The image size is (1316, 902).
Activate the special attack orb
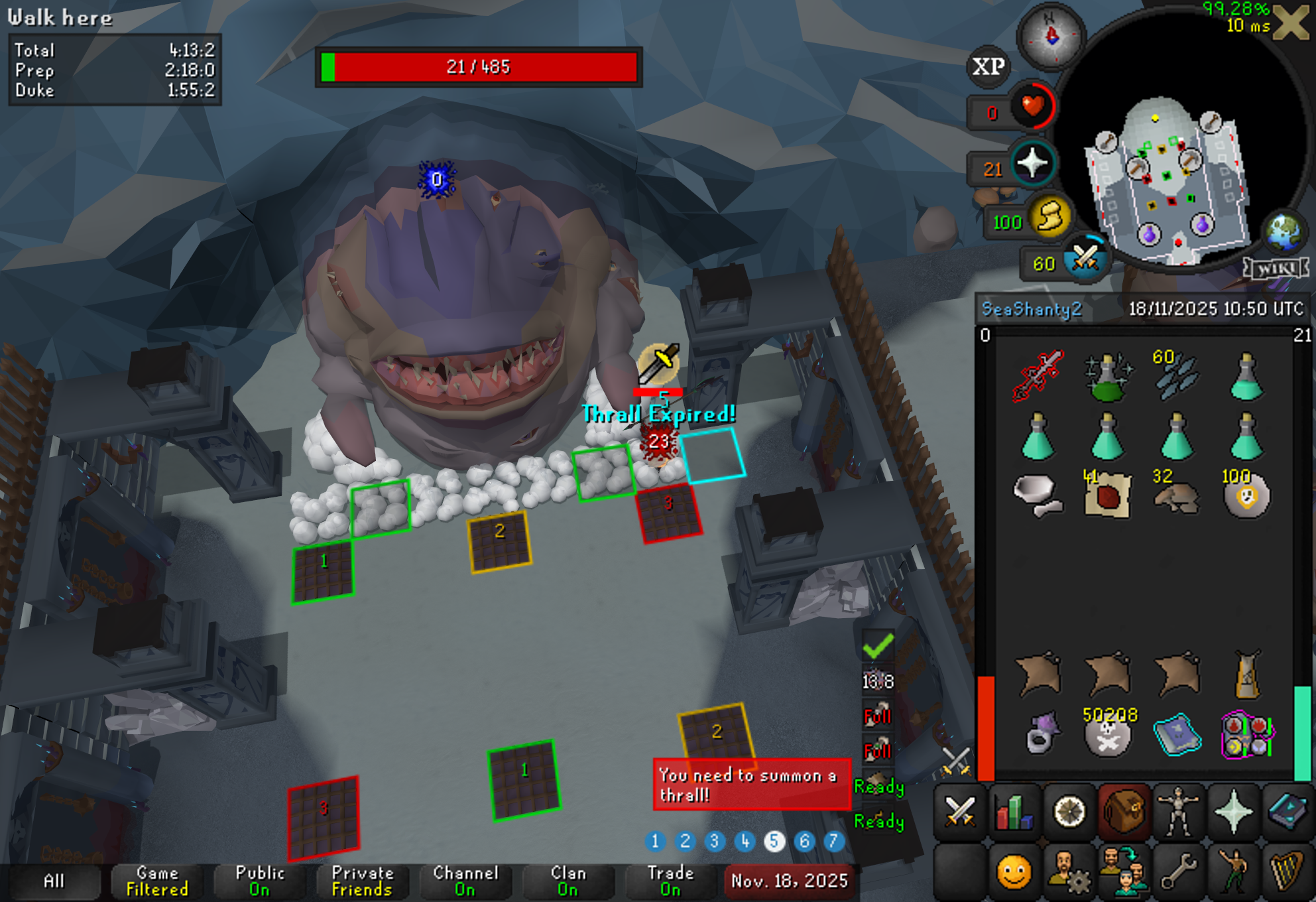coord(1085,259)
